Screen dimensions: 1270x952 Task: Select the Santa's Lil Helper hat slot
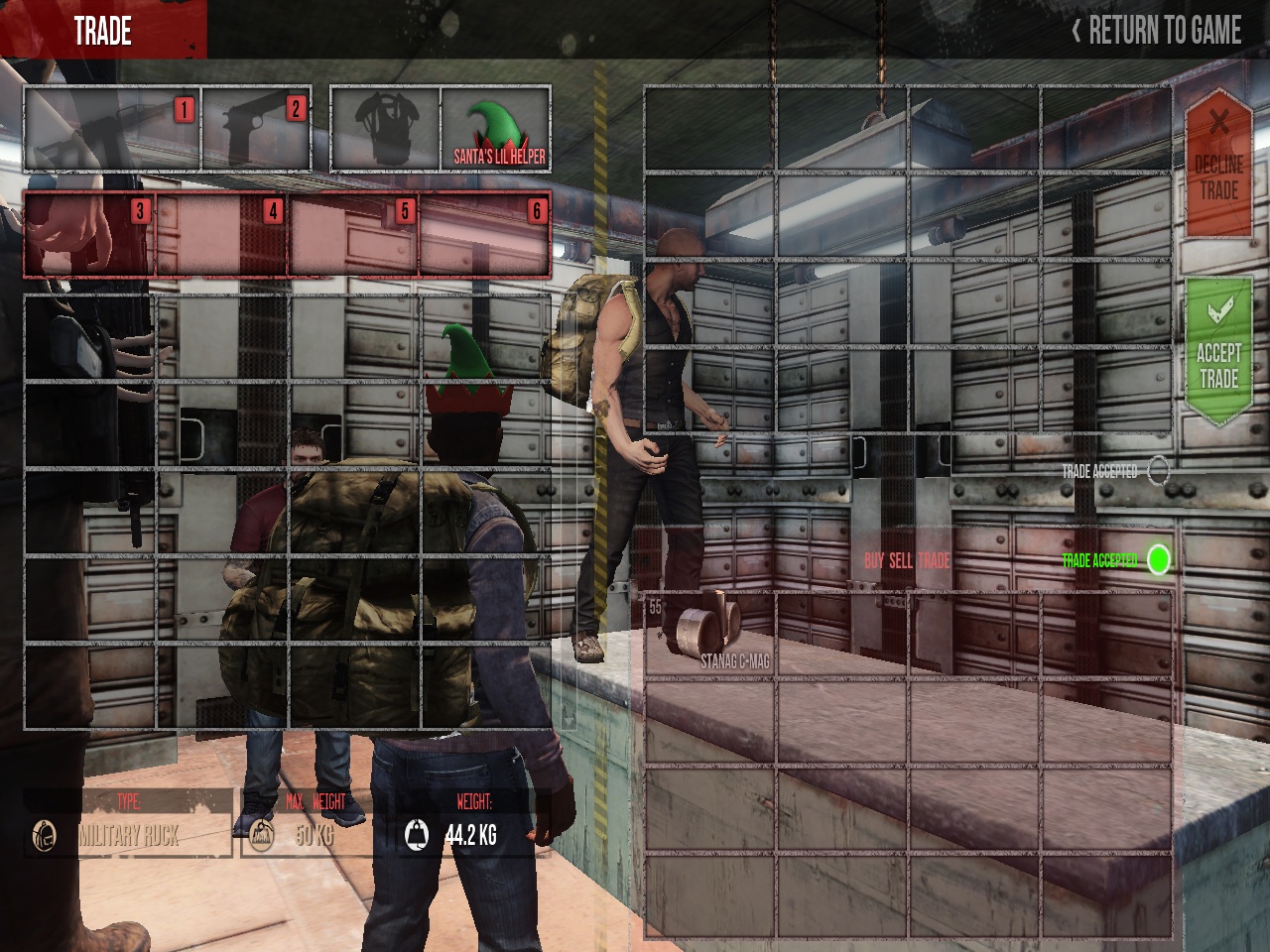(495, 130)
